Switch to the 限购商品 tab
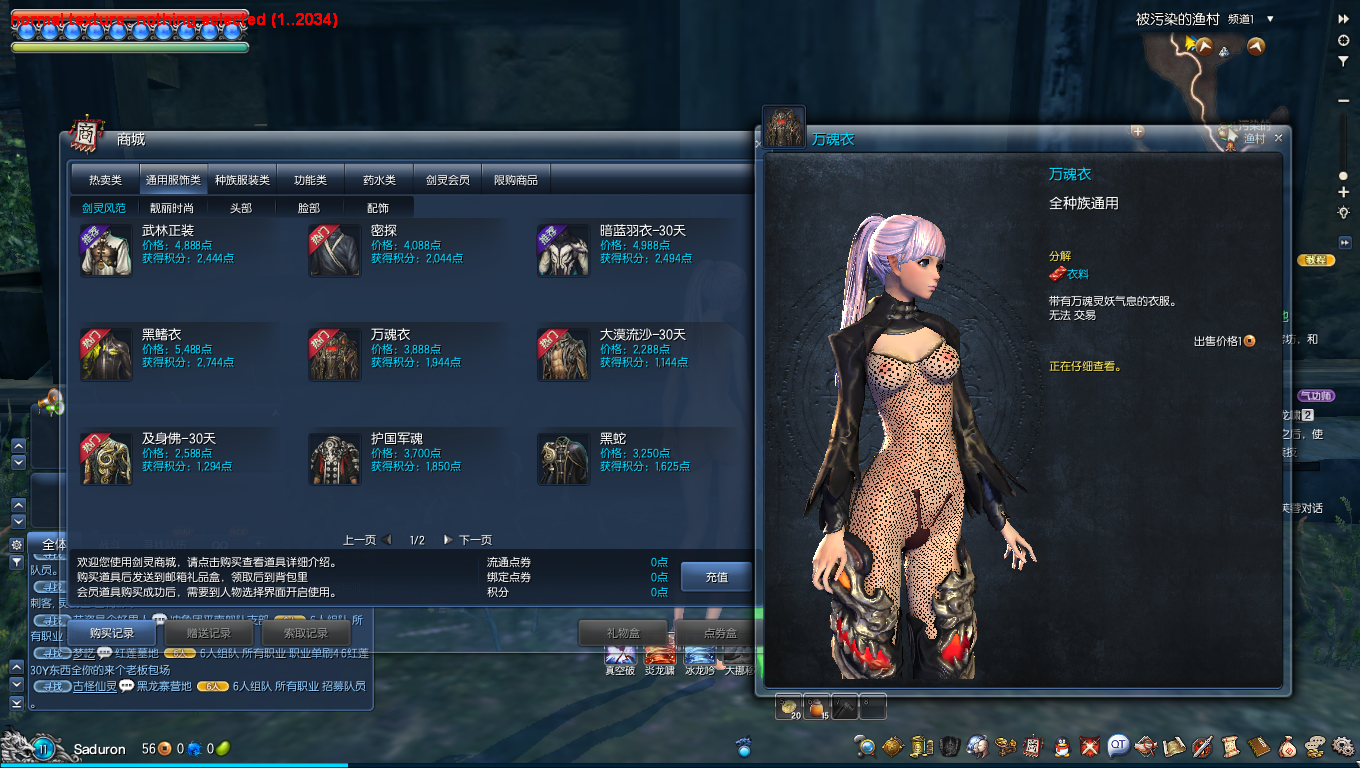Screen dimensions: 1360x768 (x=516, y=180)
